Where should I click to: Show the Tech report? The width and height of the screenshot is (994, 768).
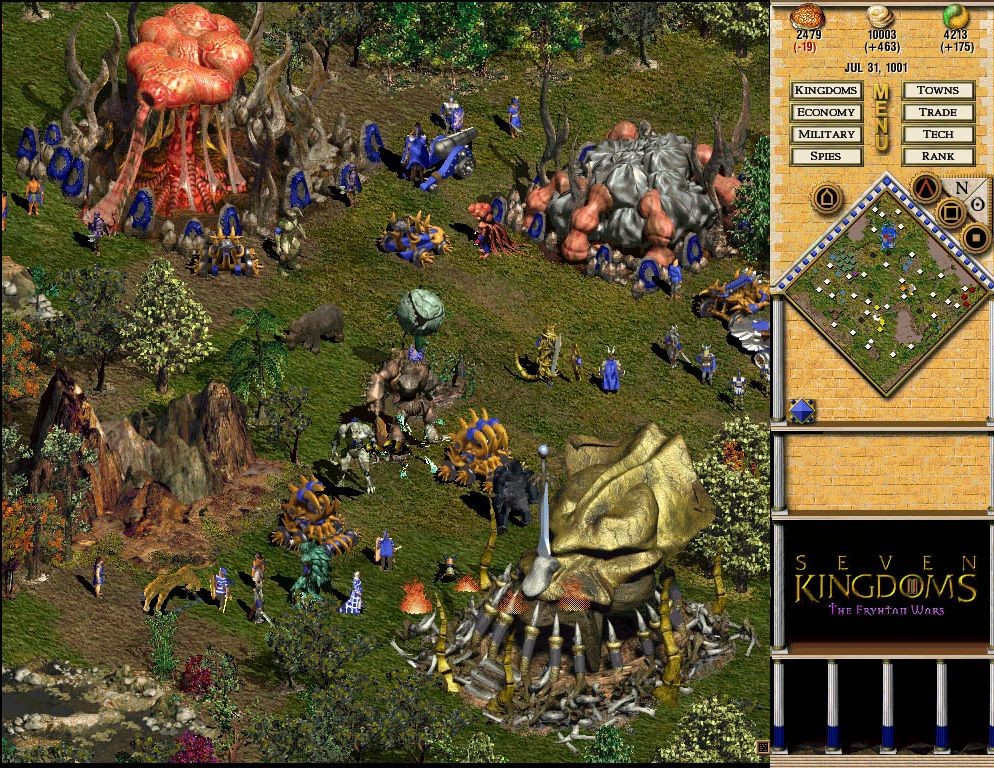937,134
